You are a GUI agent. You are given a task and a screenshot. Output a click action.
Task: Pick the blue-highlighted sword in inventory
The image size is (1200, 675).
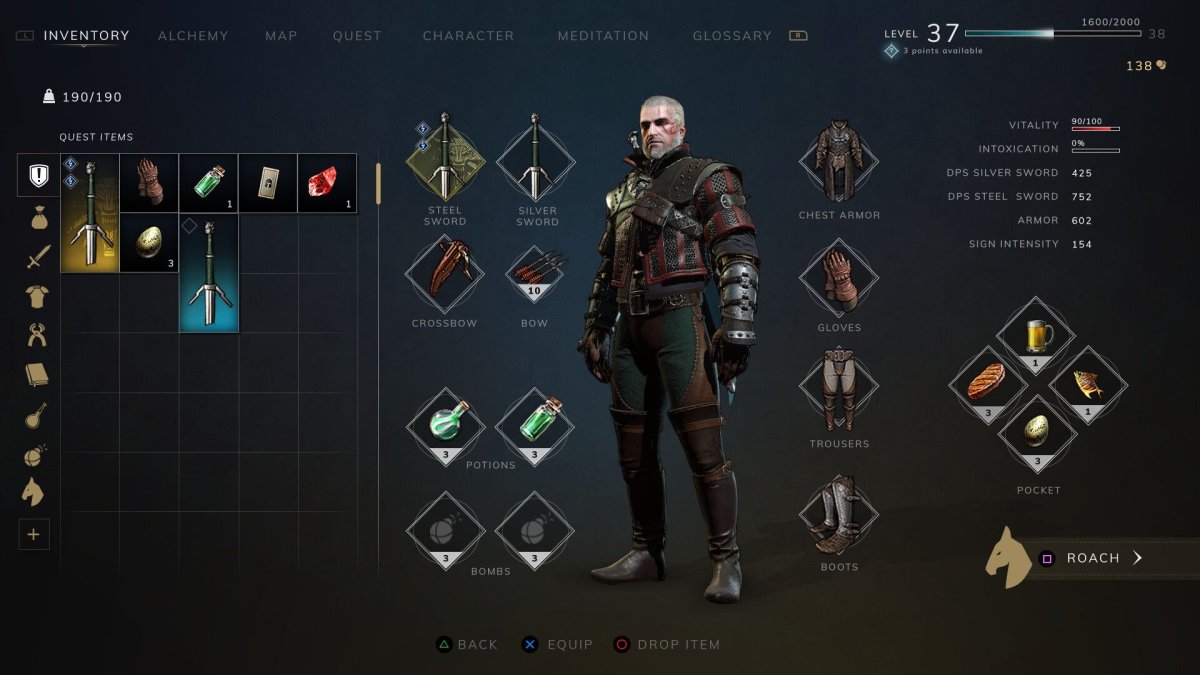pyautogui.click(x=209, y=272)
